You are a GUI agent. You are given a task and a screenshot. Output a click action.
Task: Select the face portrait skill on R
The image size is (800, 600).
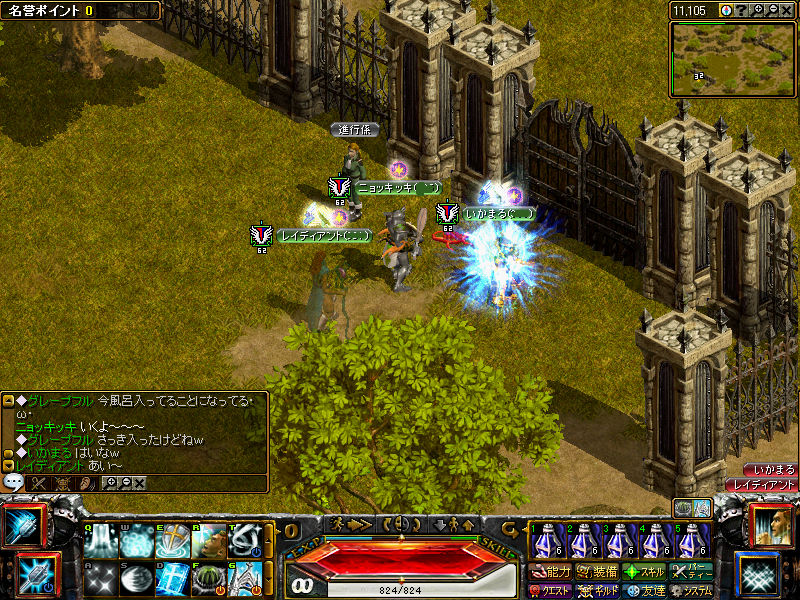coord(208,540)
